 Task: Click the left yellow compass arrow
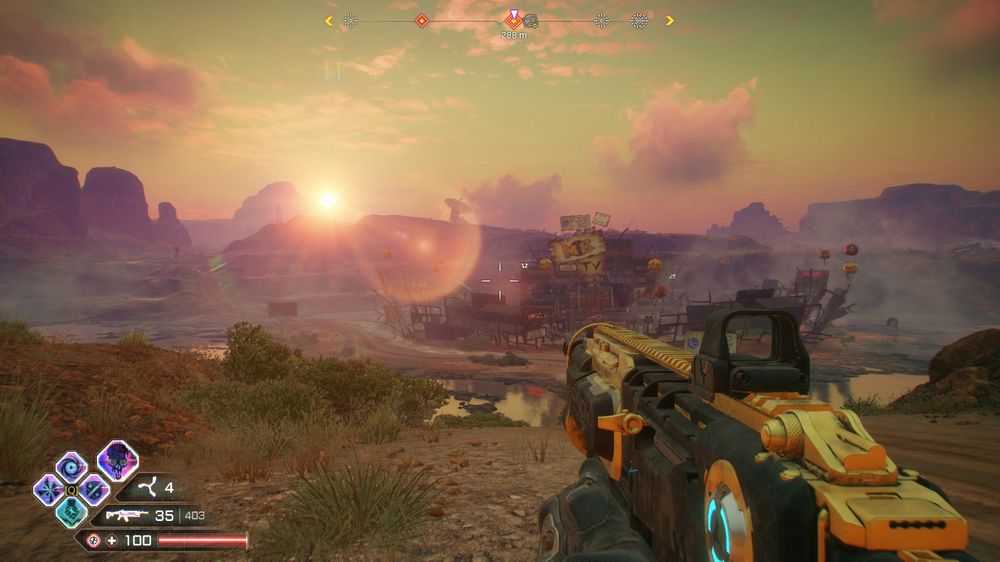[x=329, y=20]
